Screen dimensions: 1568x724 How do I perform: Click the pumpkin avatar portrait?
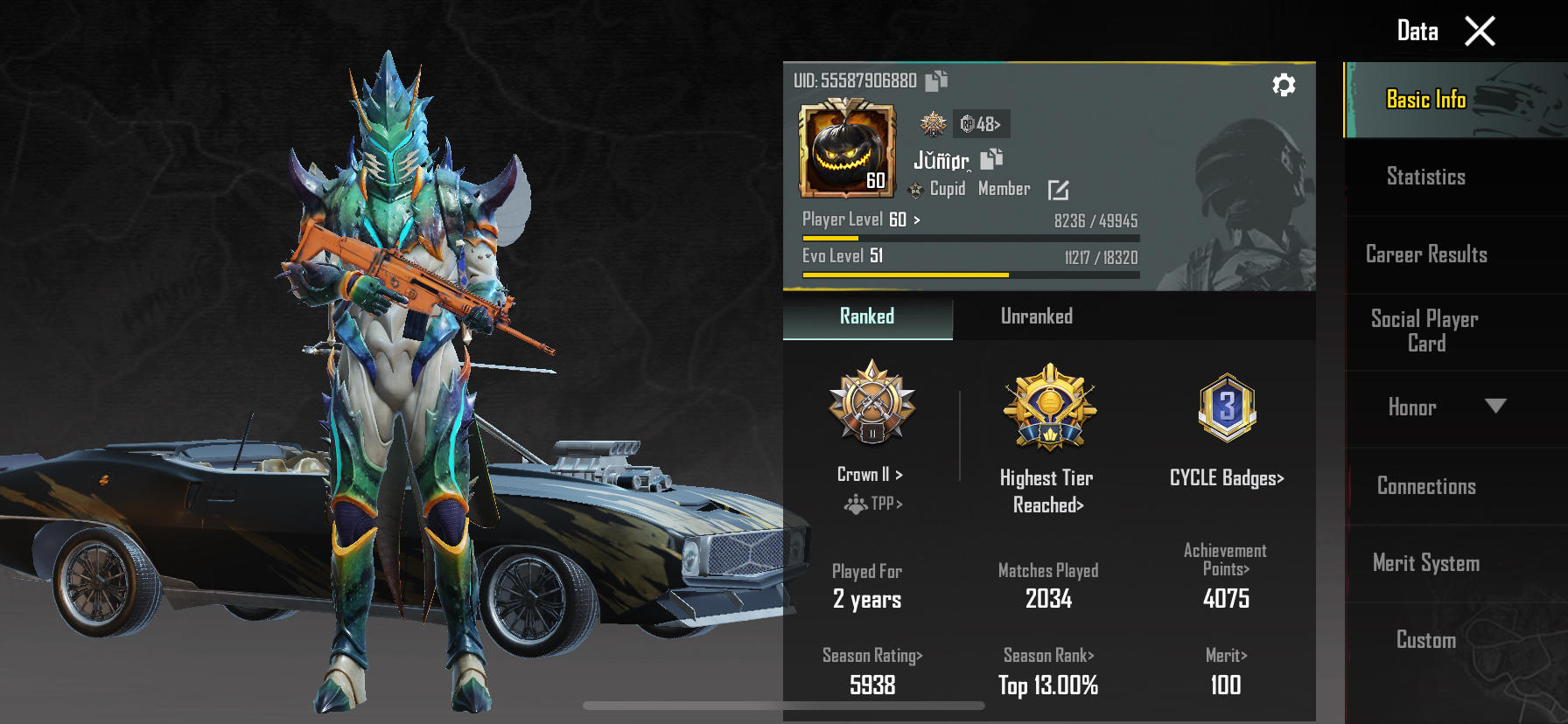pos(847,149)
